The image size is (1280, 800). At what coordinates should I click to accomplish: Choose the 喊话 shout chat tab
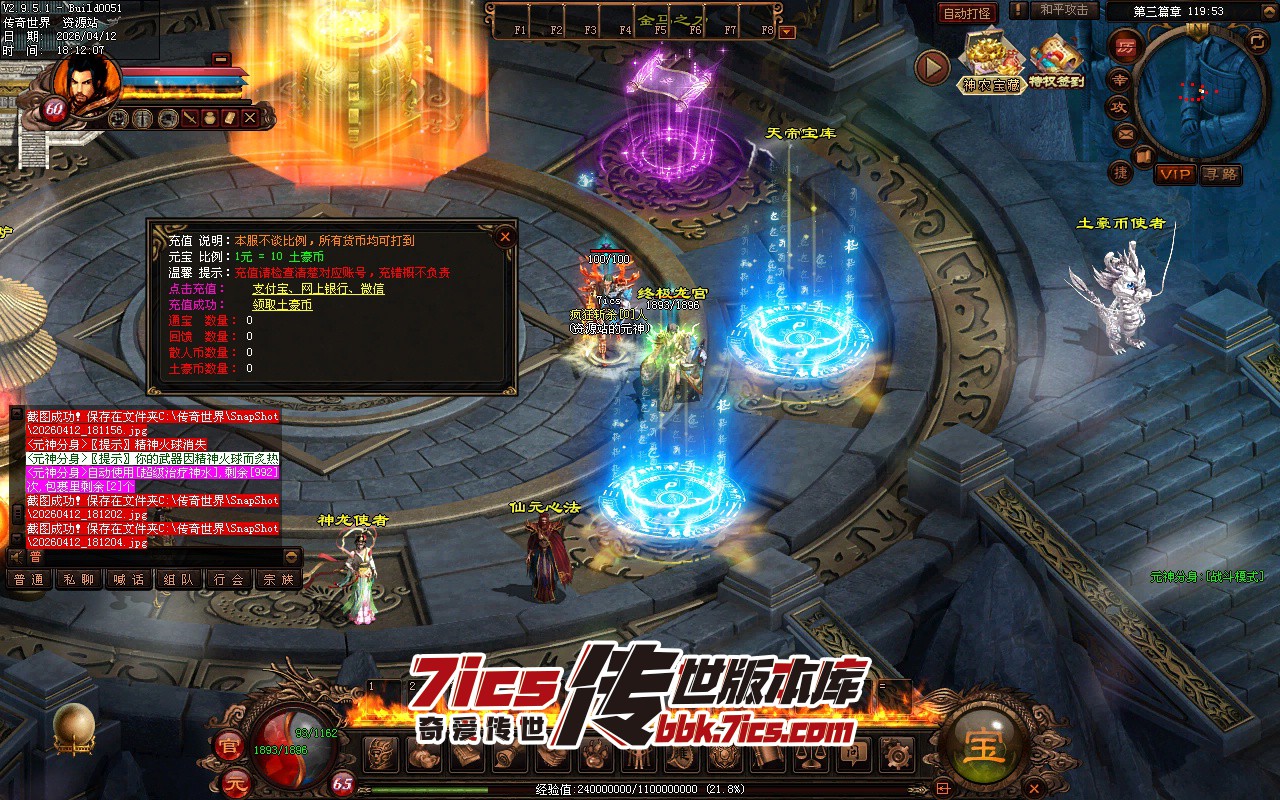[x=128, y=579]
